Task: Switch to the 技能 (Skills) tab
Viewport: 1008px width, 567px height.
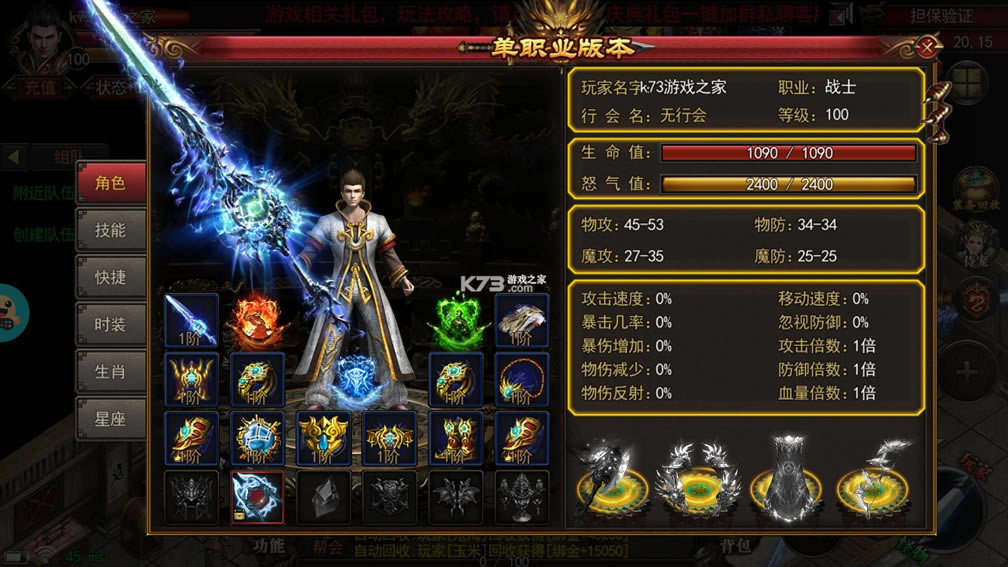Action: point(110,230)
